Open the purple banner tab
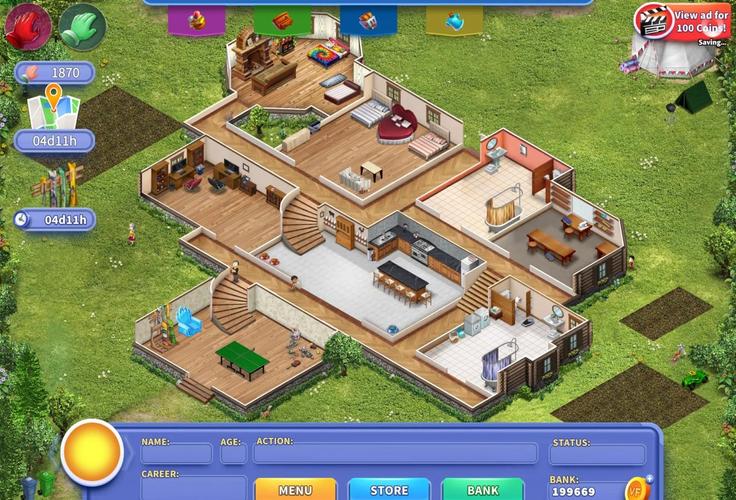 click(196, 19)
